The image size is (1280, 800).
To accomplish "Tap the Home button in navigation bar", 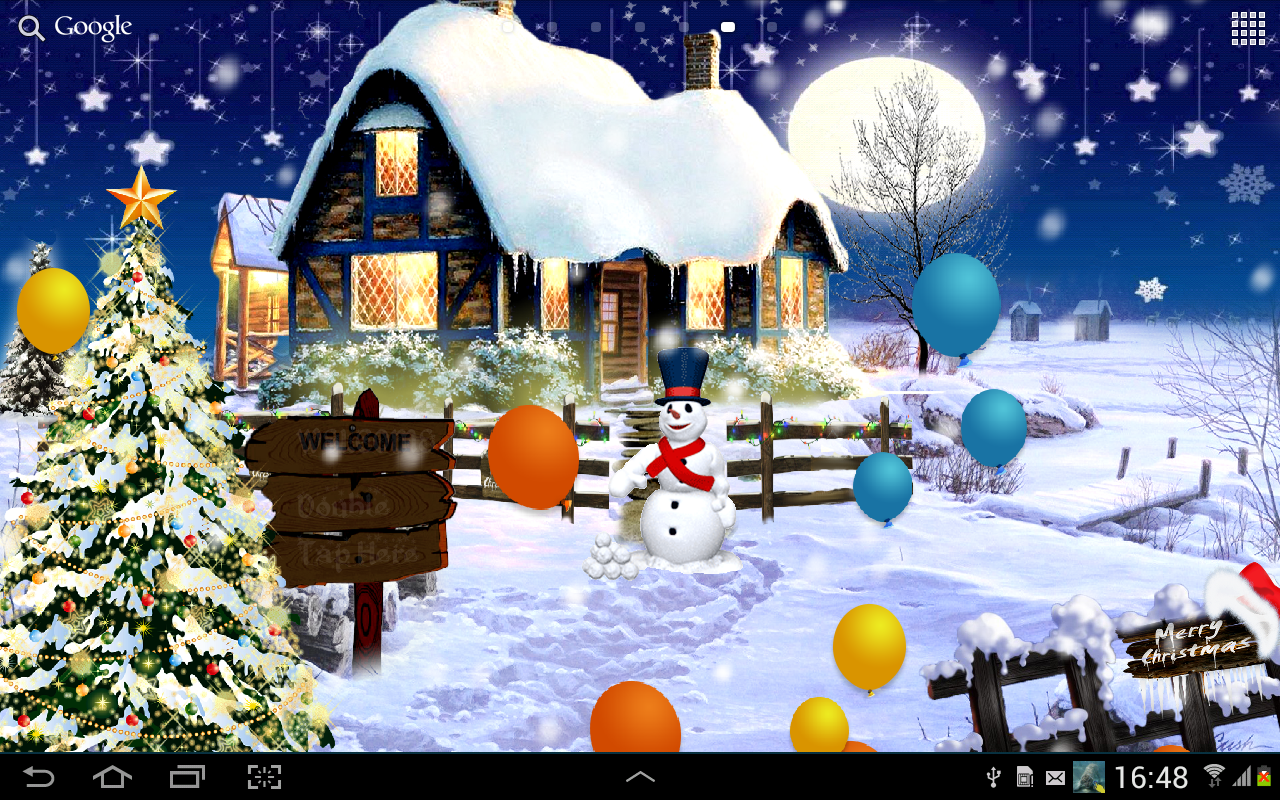I will (x=113, y=779).
